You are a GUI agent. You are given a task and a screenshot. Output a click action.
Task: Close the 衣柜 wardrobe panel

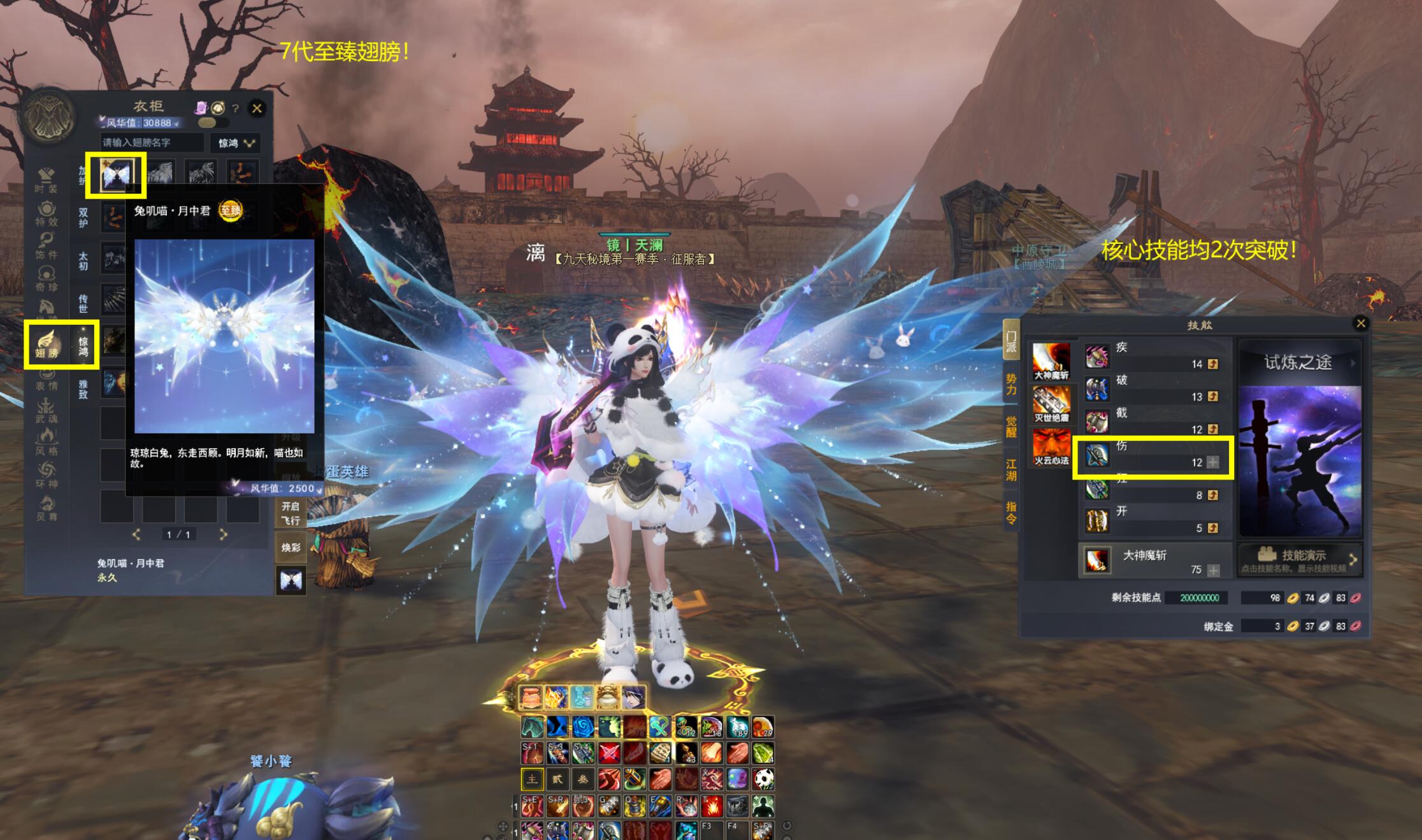pyautogui.click(x=257, y=108)
